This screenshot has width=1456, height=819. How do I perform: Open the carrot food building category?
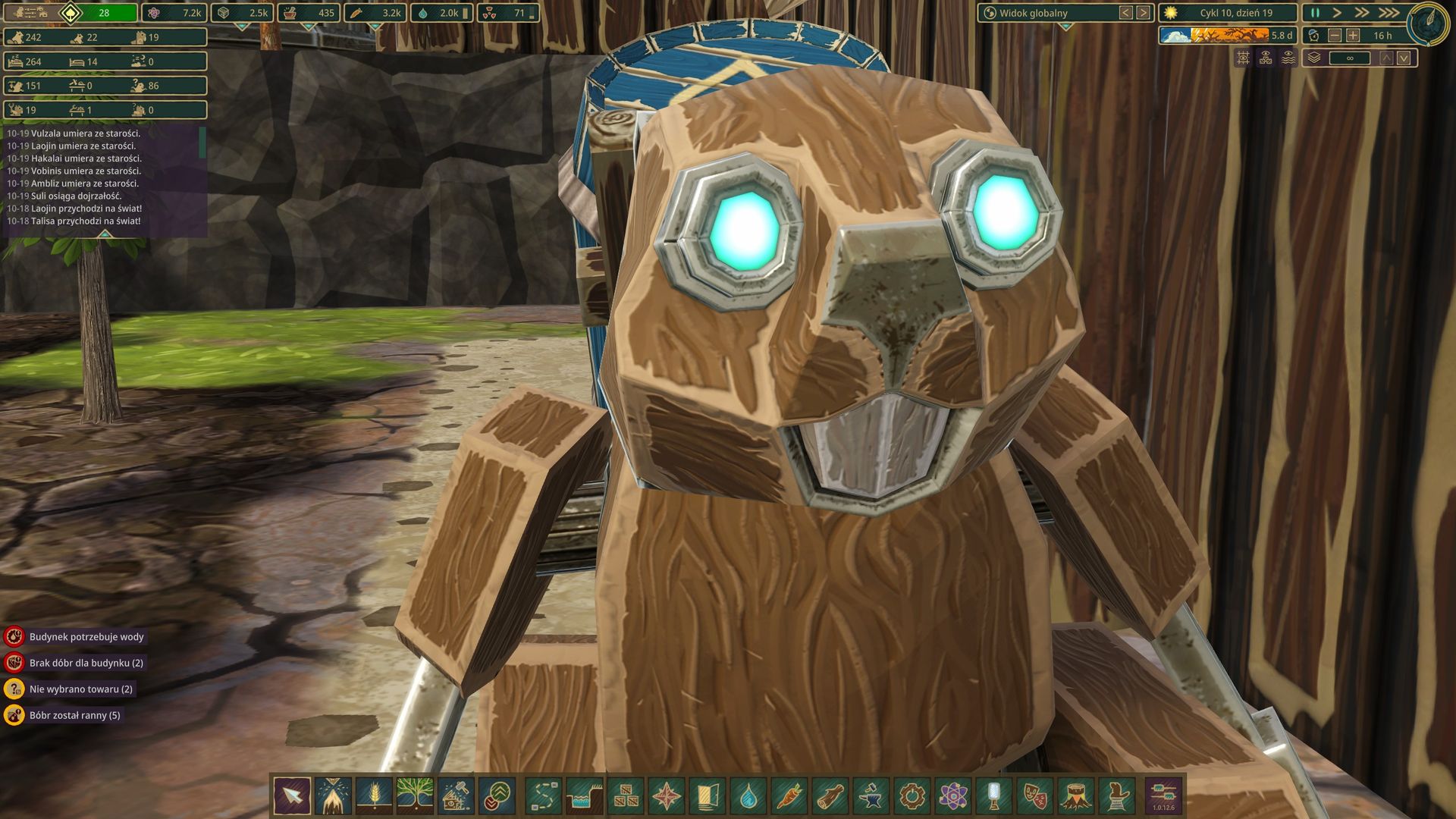[x=789, y=796]
